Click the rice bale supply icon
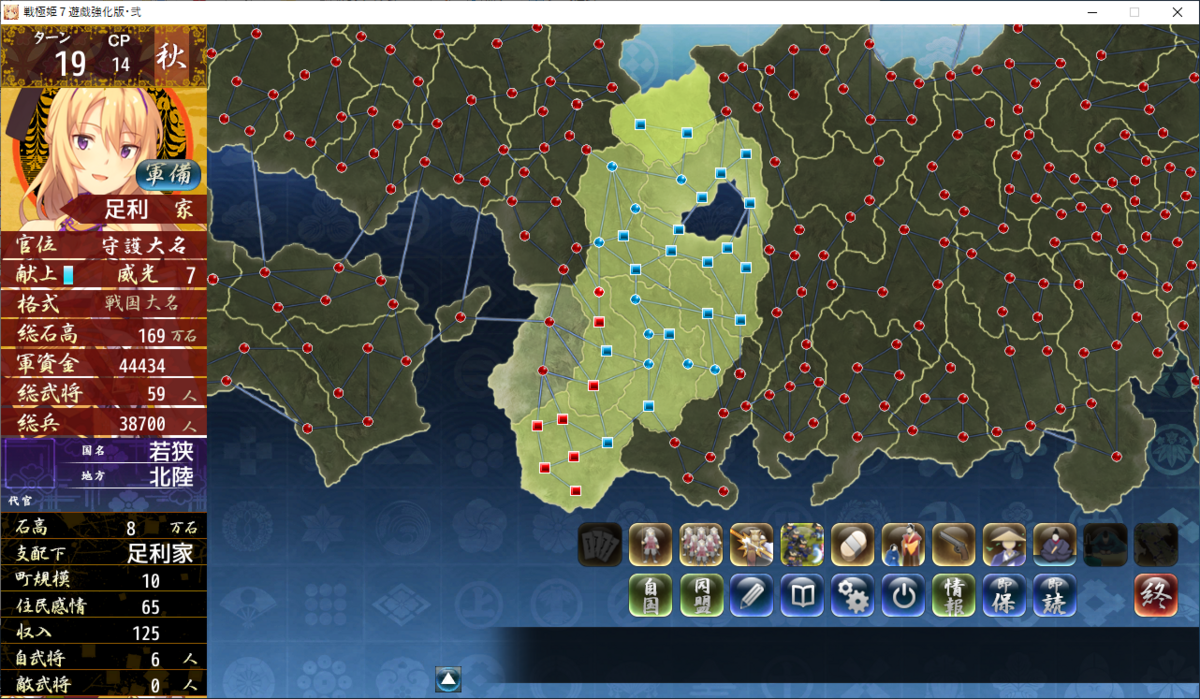Viewport: 1200px width, 699px height. click(852, 545)
